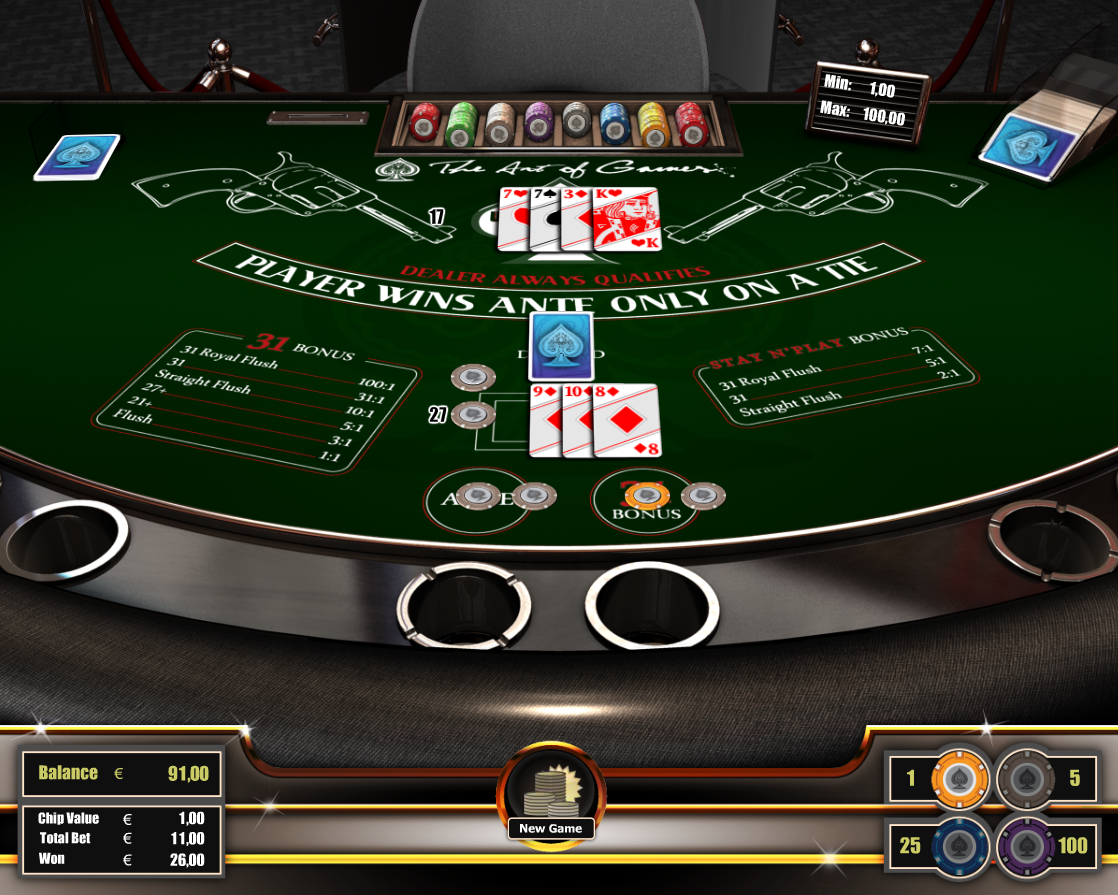The width and height of the screenshot is (1118, 895).
Task: Select the orange 1 value chip
Action: [x=959, y=778]
